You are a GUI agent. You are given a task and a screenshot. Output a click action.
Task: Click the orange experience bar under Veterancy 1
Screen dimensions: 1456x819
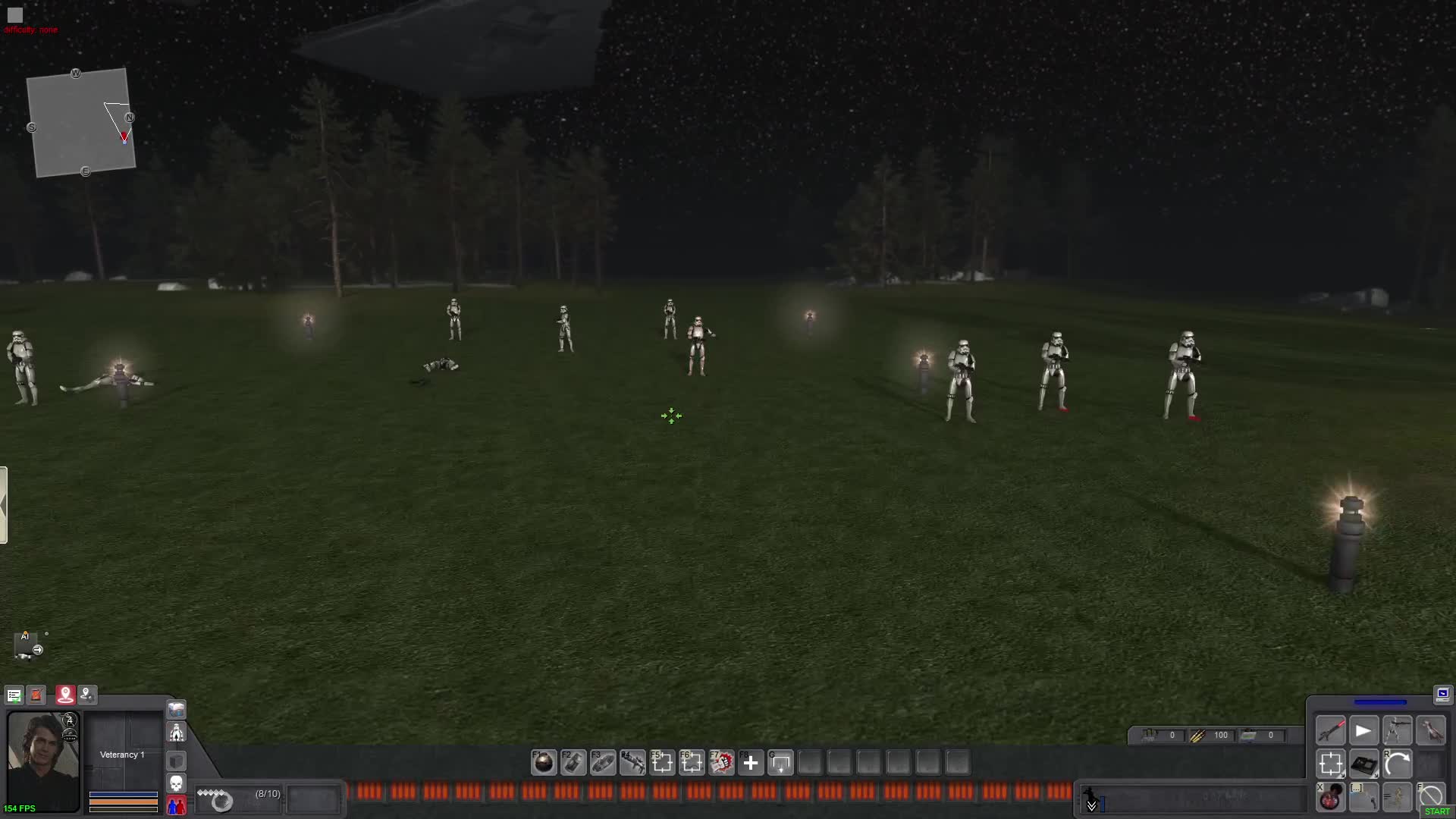[x=124, y=802]
